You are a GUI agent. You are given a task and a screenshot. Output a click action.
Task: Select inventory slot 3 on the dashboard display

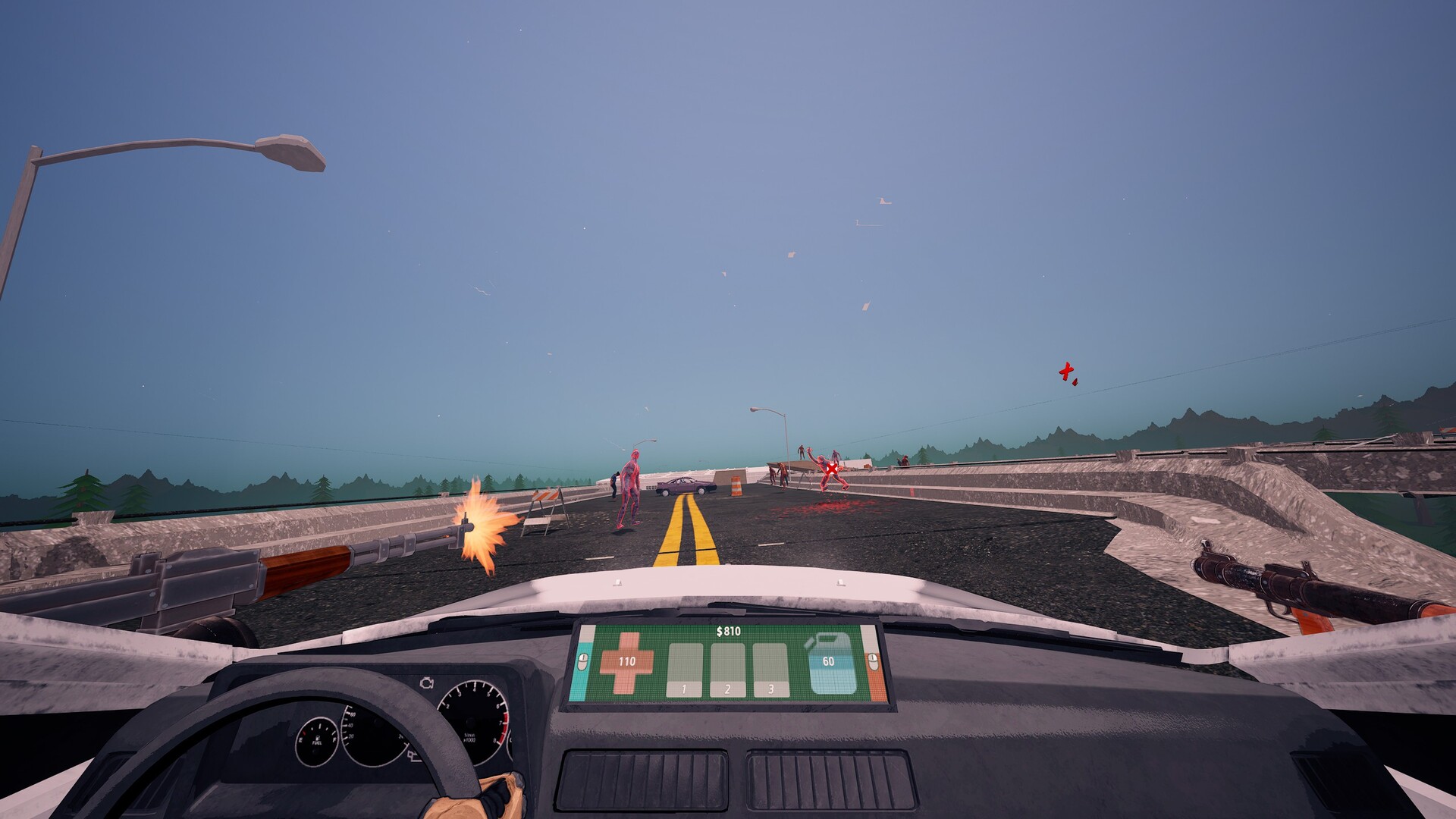pos(771,670)
